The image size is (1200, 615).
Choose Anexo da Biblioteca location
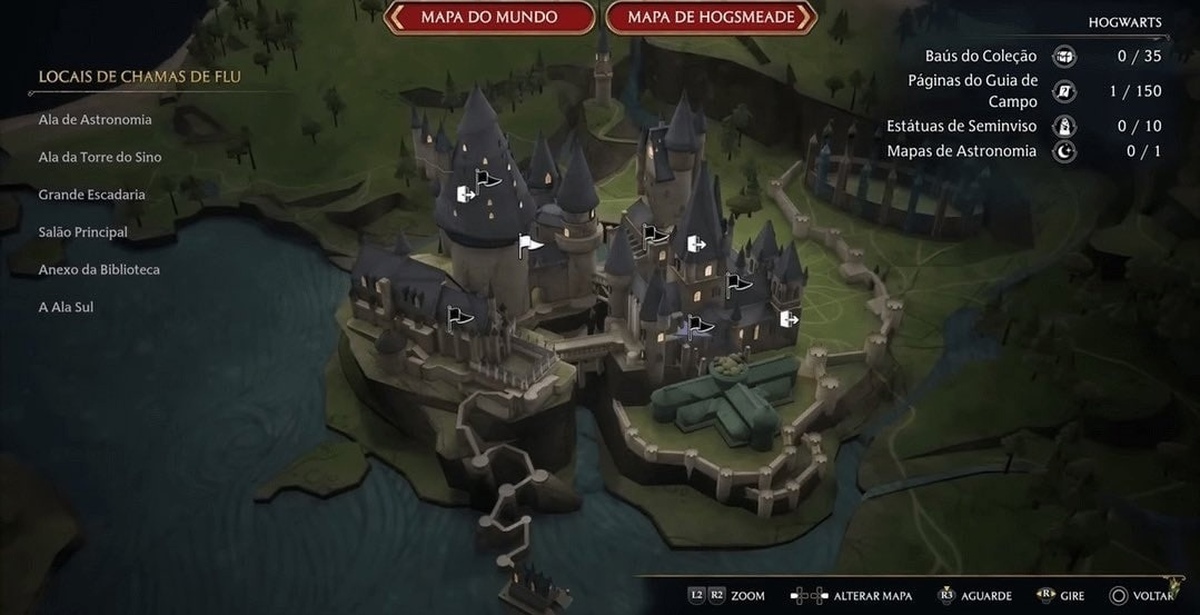99,270
